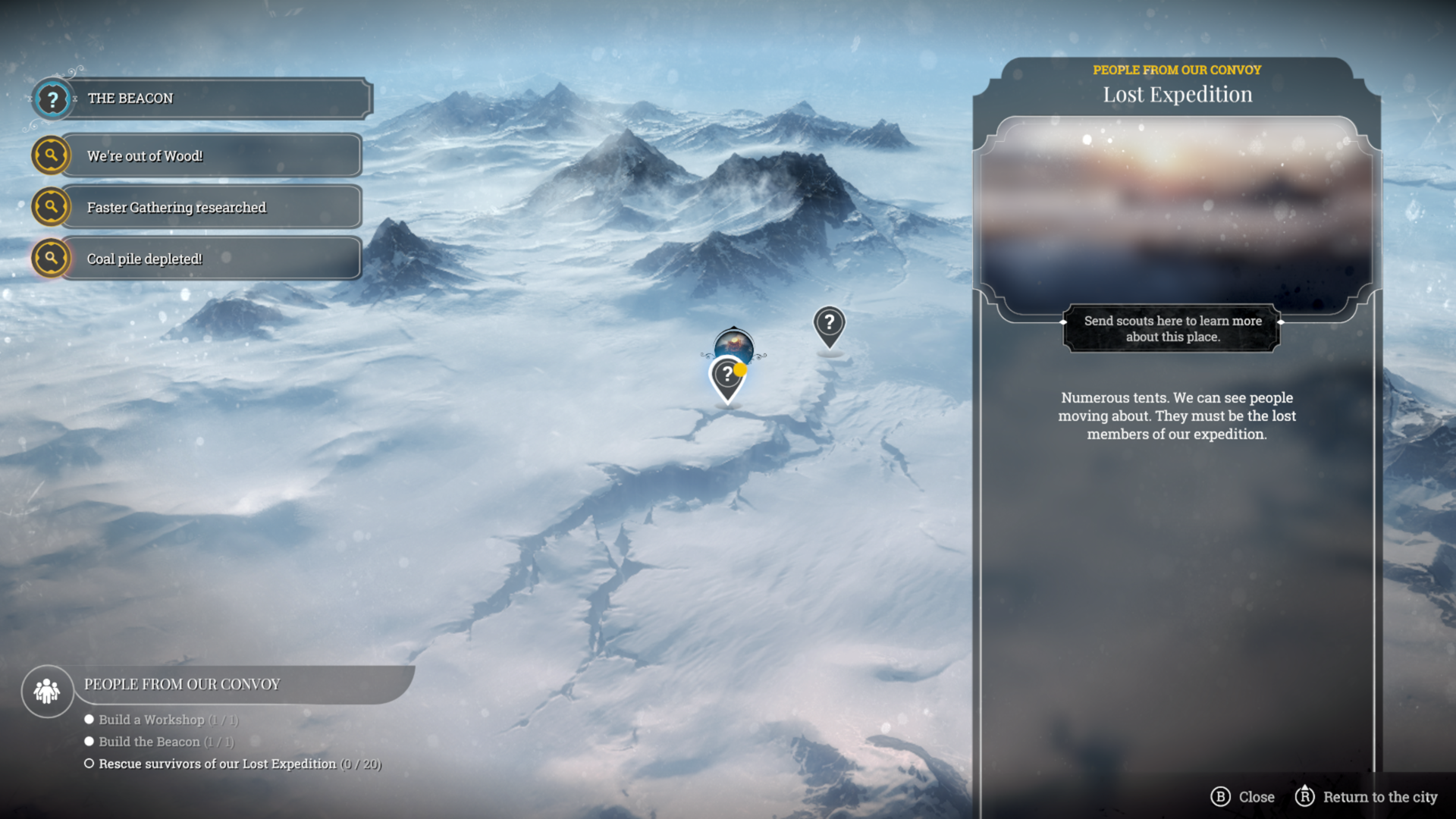
Task: Open 'Faster Gathering researched' notification
Action: pyautogui.click(x=201, y=207)
